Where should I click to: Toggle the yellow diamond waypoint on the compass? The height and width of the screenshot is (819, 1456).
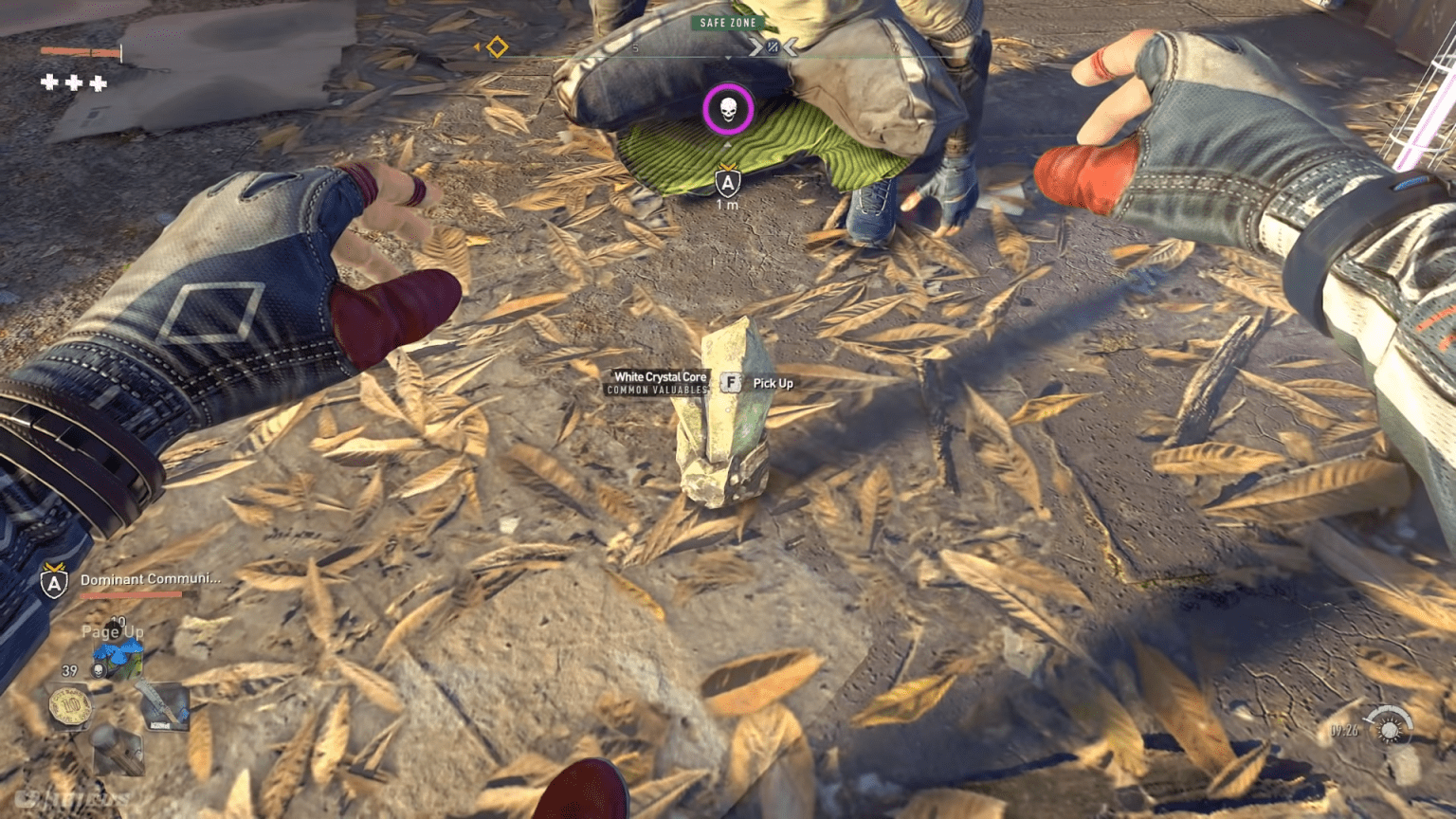(x=497, y=46)
